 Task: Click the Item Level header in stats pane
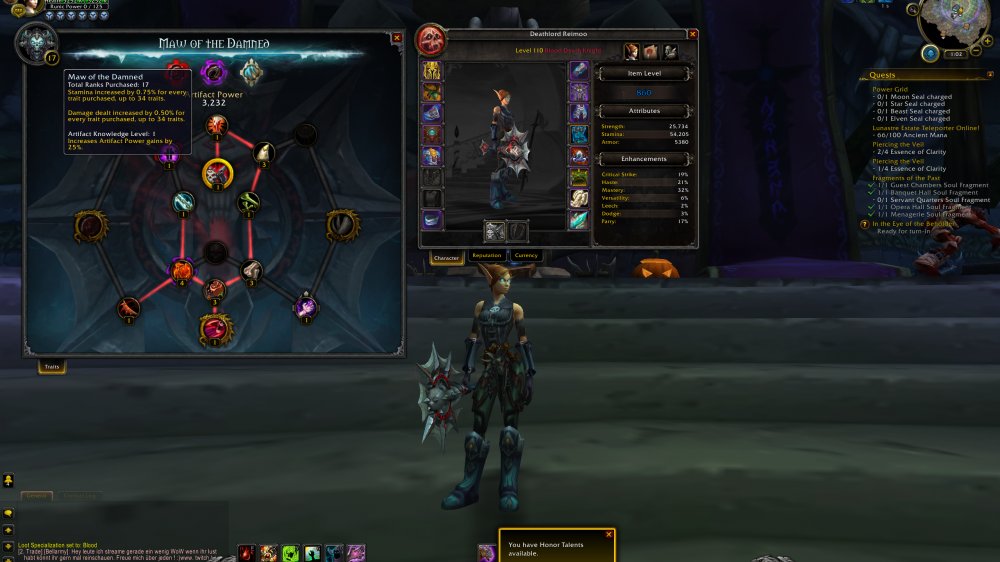click(641, 74)
